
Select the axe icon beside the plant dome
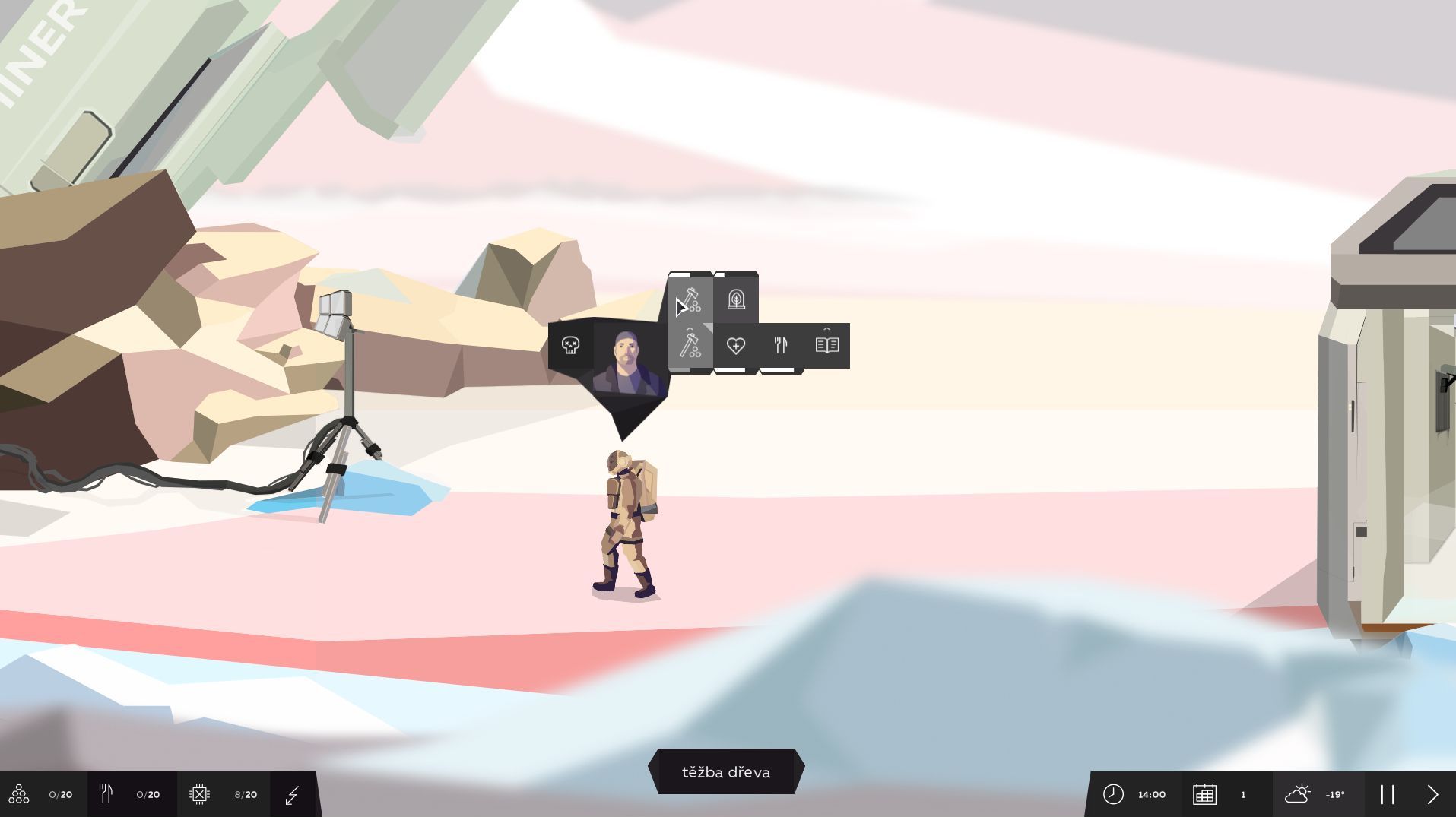[x=690, y=299]
